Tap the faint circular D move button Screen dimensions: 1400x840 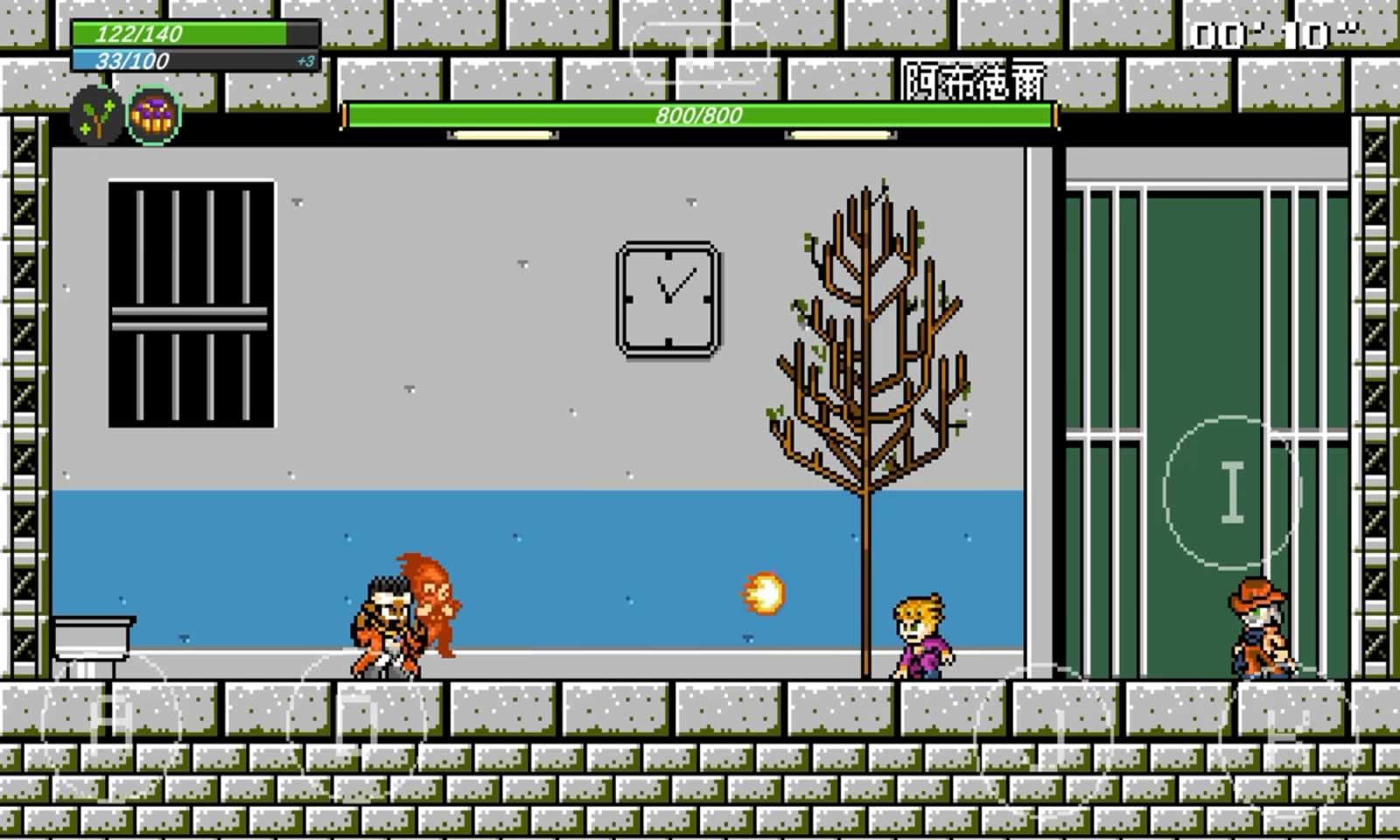[x=359, y=724]
